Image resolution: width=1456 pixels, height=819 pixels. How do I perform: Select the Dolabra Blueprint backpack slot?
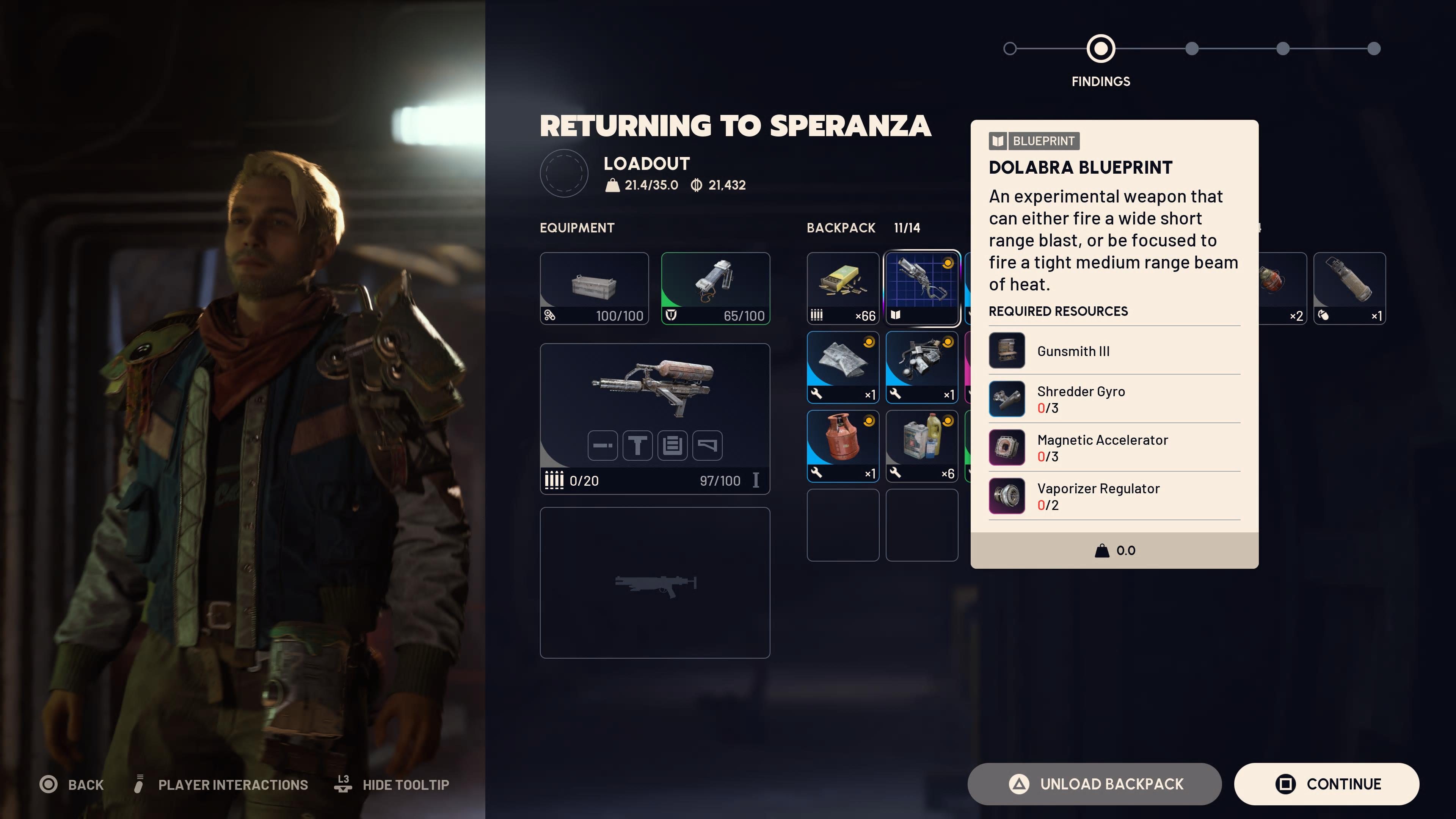pyautogui.click(x=922, y=288)
